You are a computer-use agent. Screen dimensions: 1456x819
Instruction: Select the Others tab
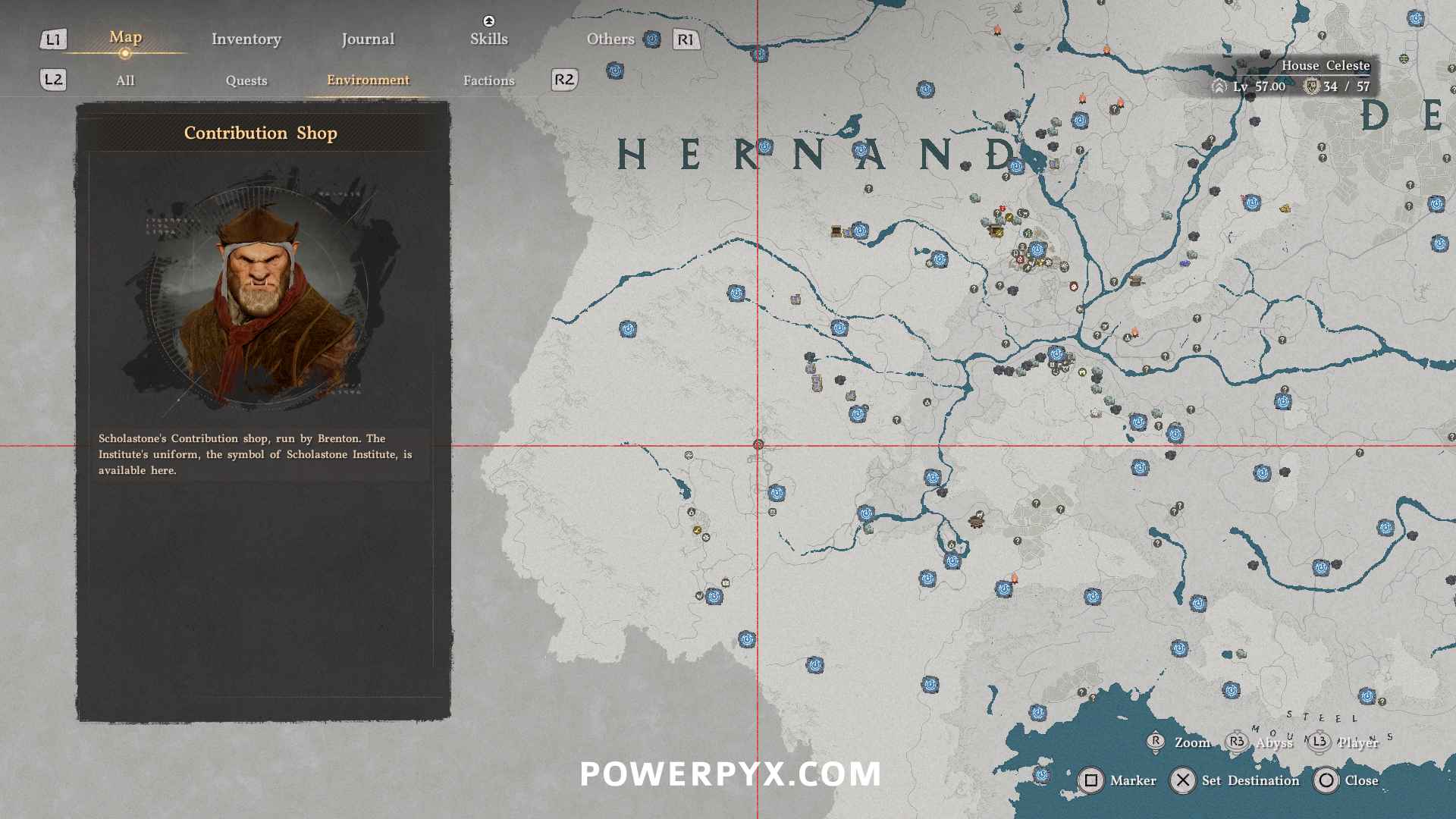coord(610,39)
